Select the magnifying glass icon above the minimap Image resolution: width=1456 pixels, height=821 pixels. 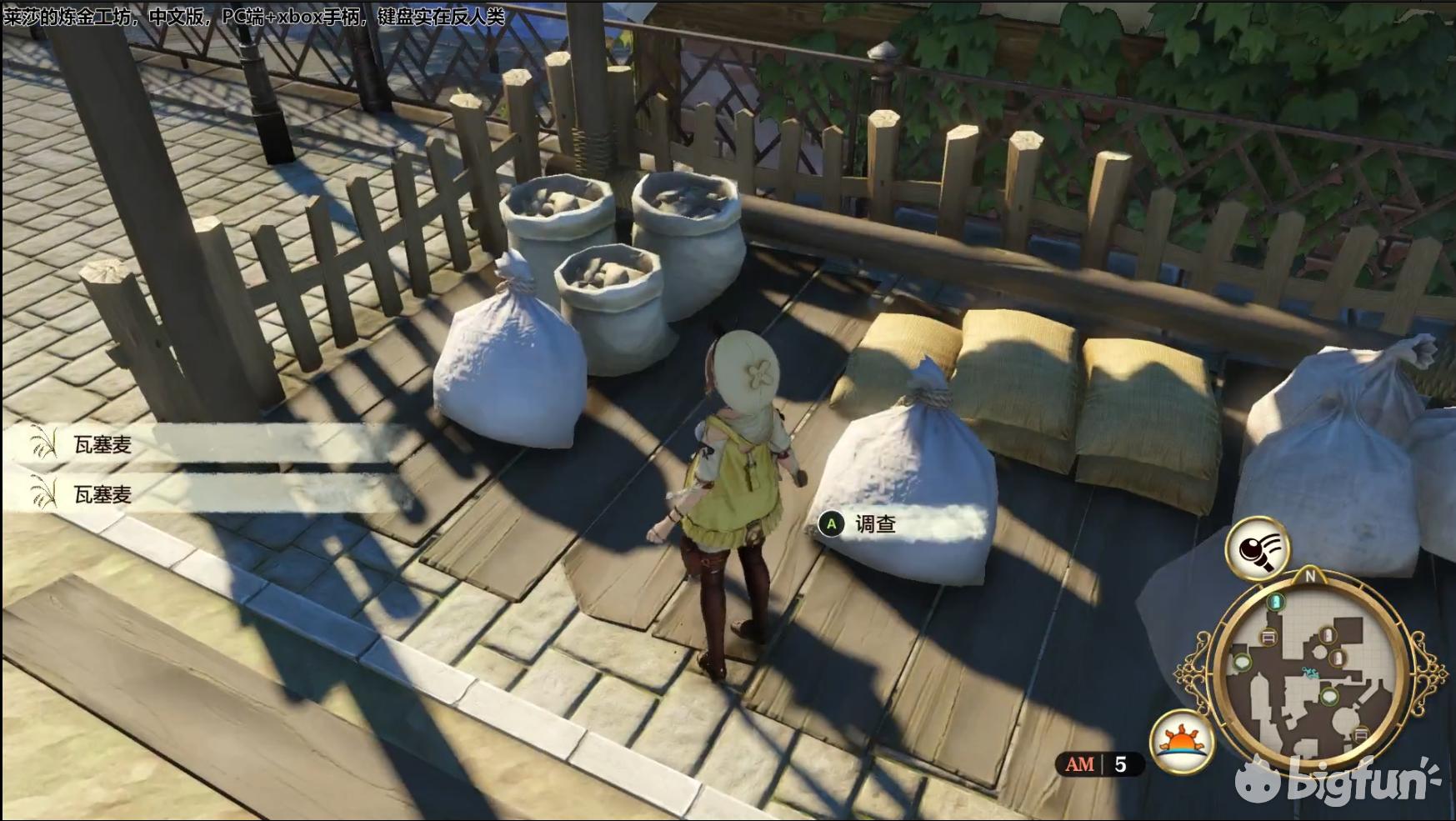1257,548
